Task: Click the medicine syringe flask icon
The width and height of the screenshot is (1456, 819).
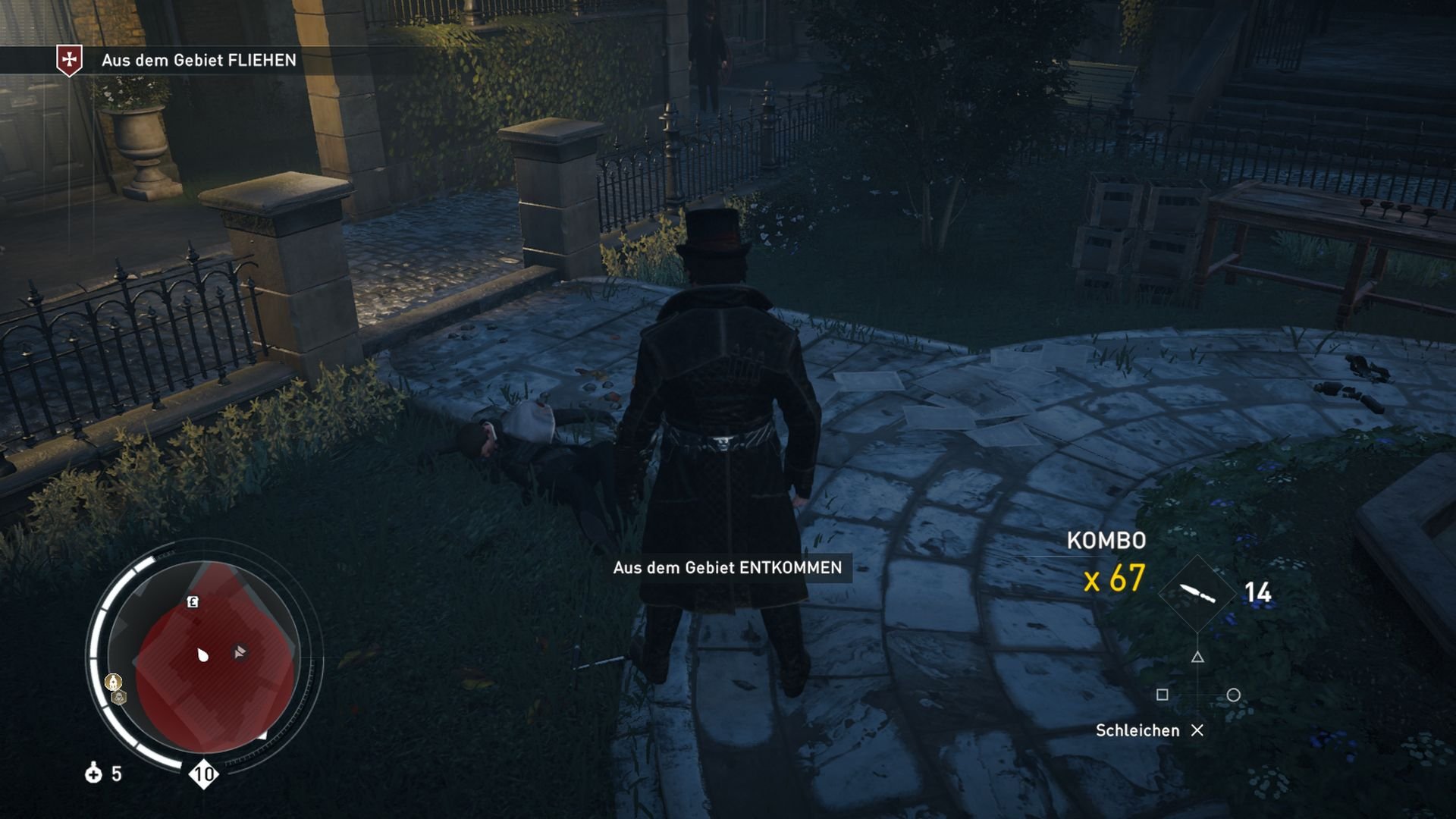Action: [x=94, y=774]
